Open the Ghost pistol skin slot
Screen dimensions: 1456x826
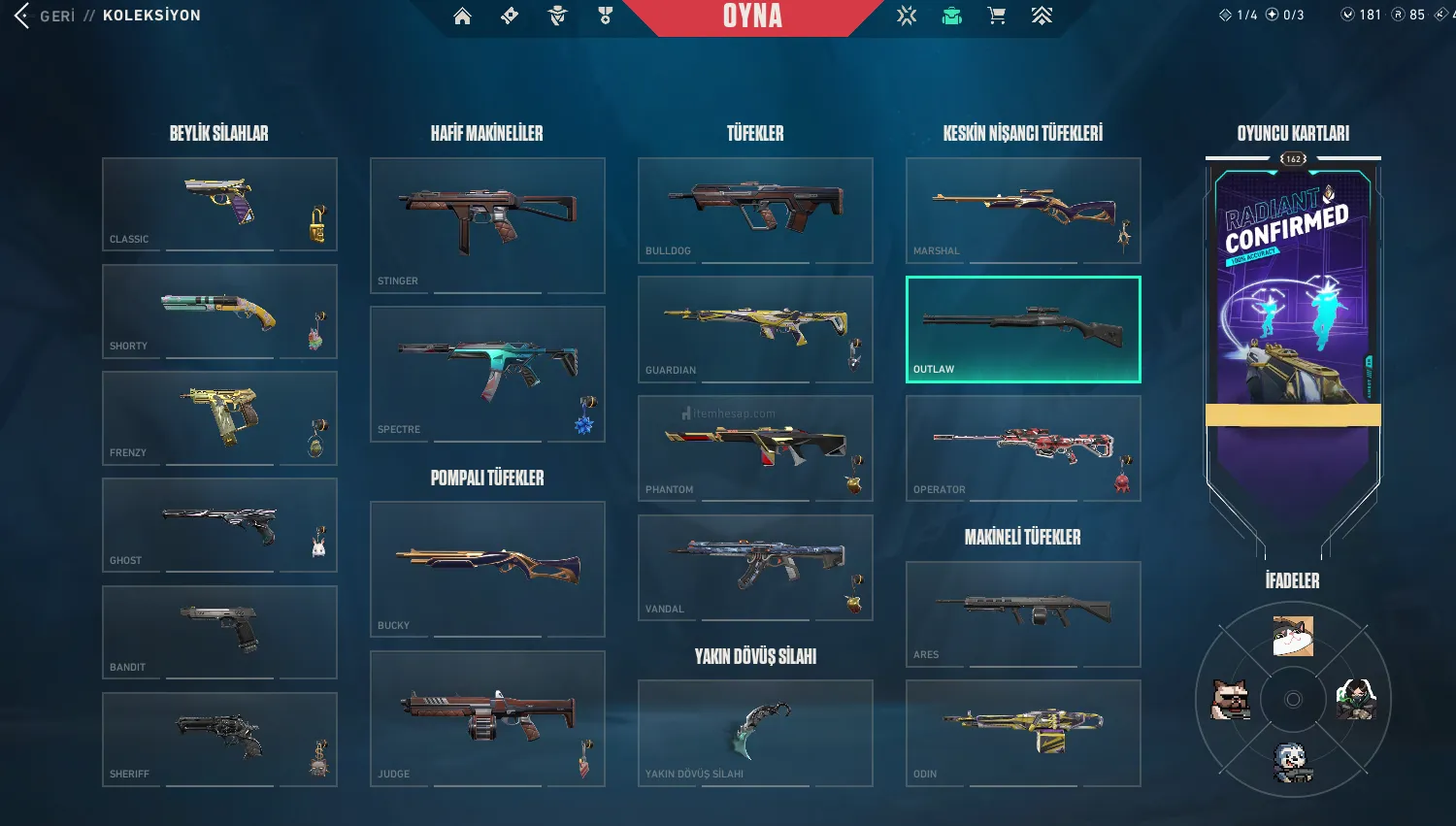coord(219,525)
